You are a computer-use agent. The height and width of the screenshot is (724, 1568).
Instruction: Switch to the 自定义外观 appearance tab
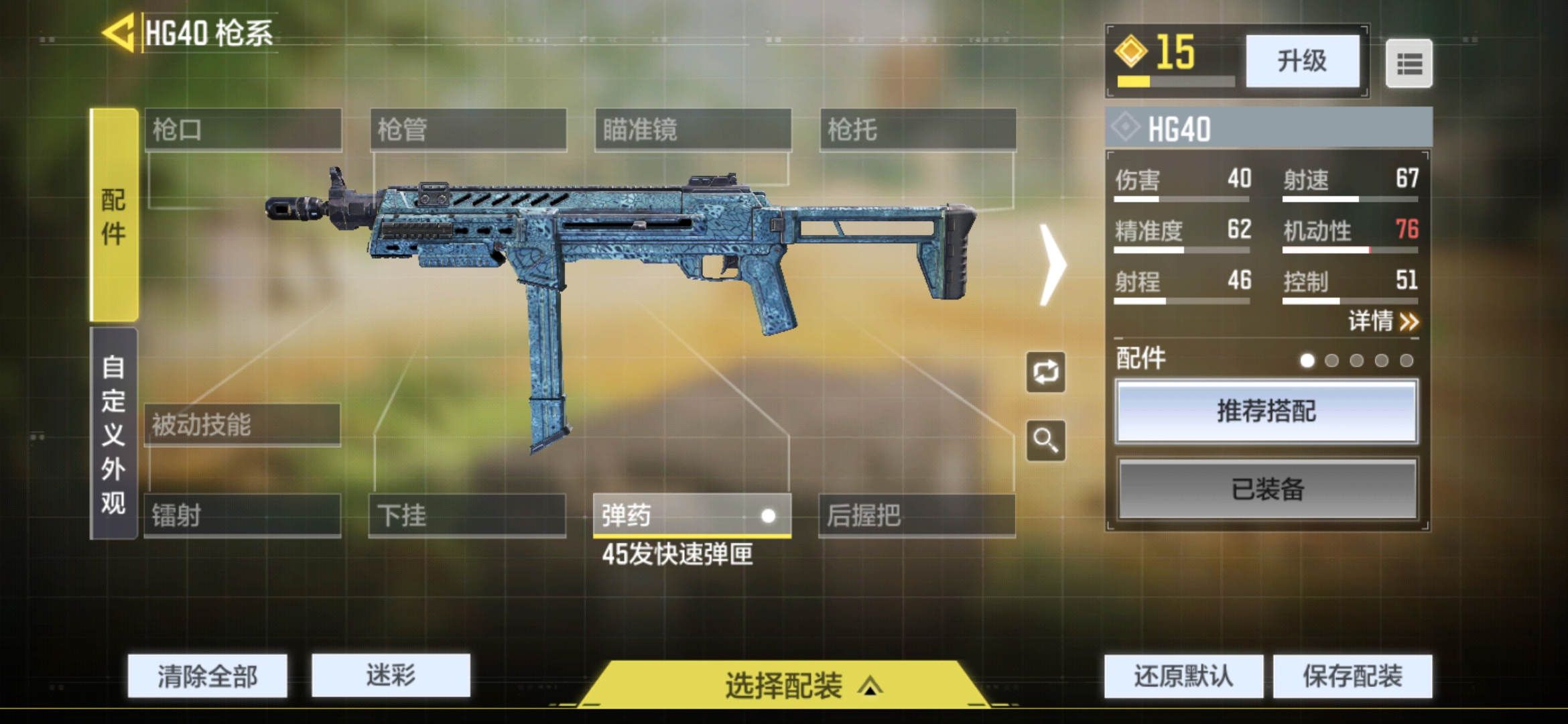[114, 434]
